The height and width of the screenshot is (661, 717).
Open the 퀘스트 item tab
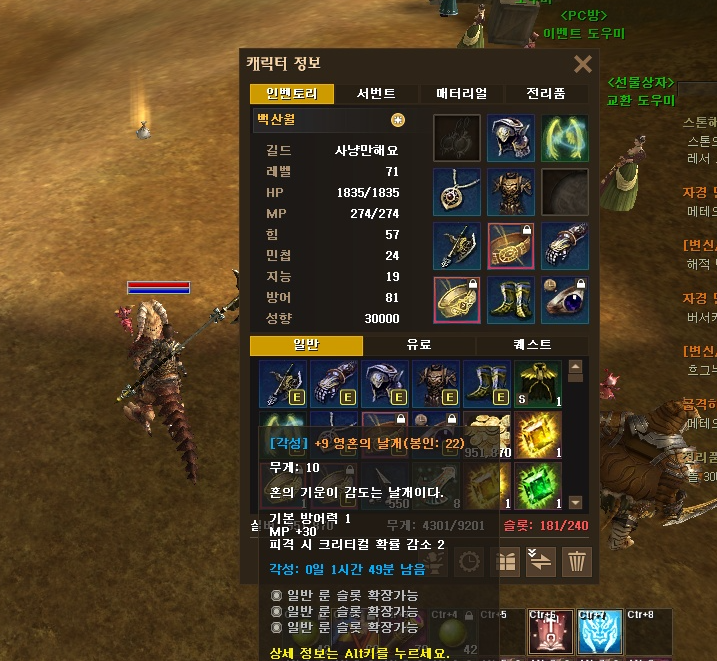(x=532, y=345)
